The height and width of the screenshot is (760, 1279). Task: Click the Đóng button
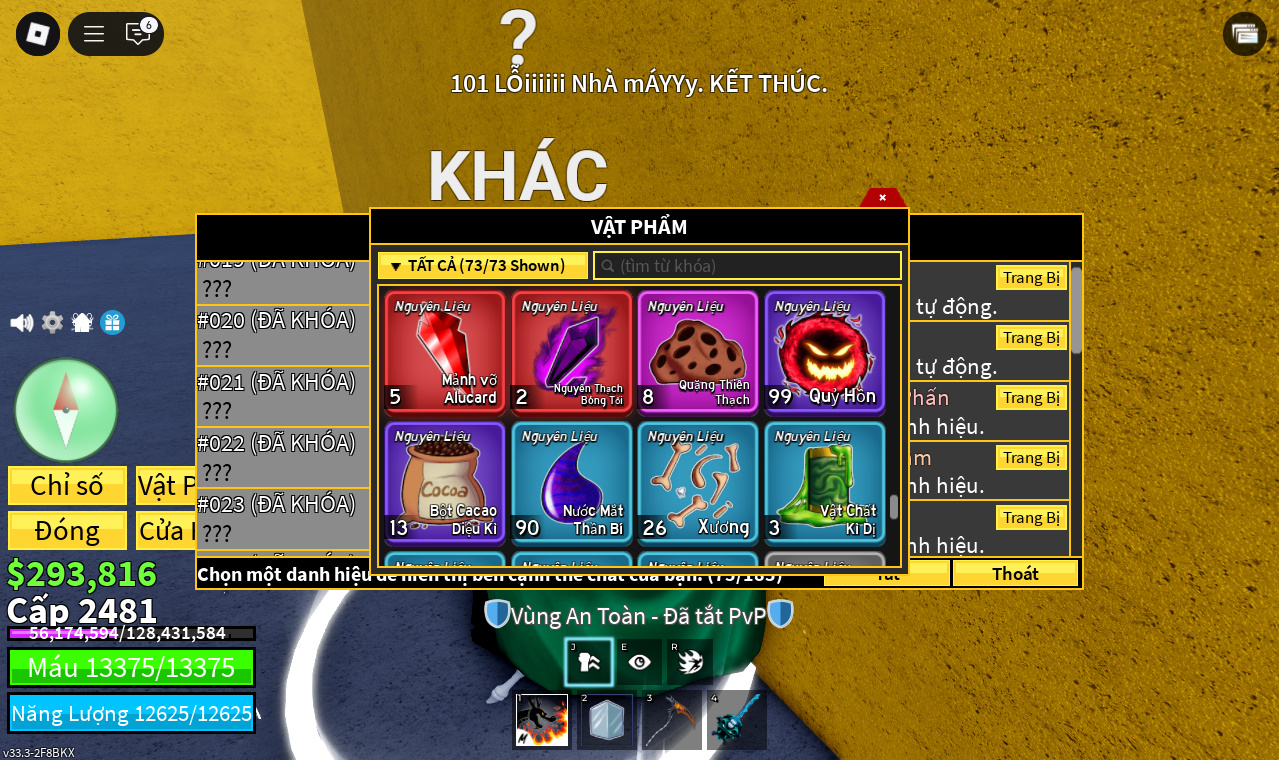[x=67, y=531]
